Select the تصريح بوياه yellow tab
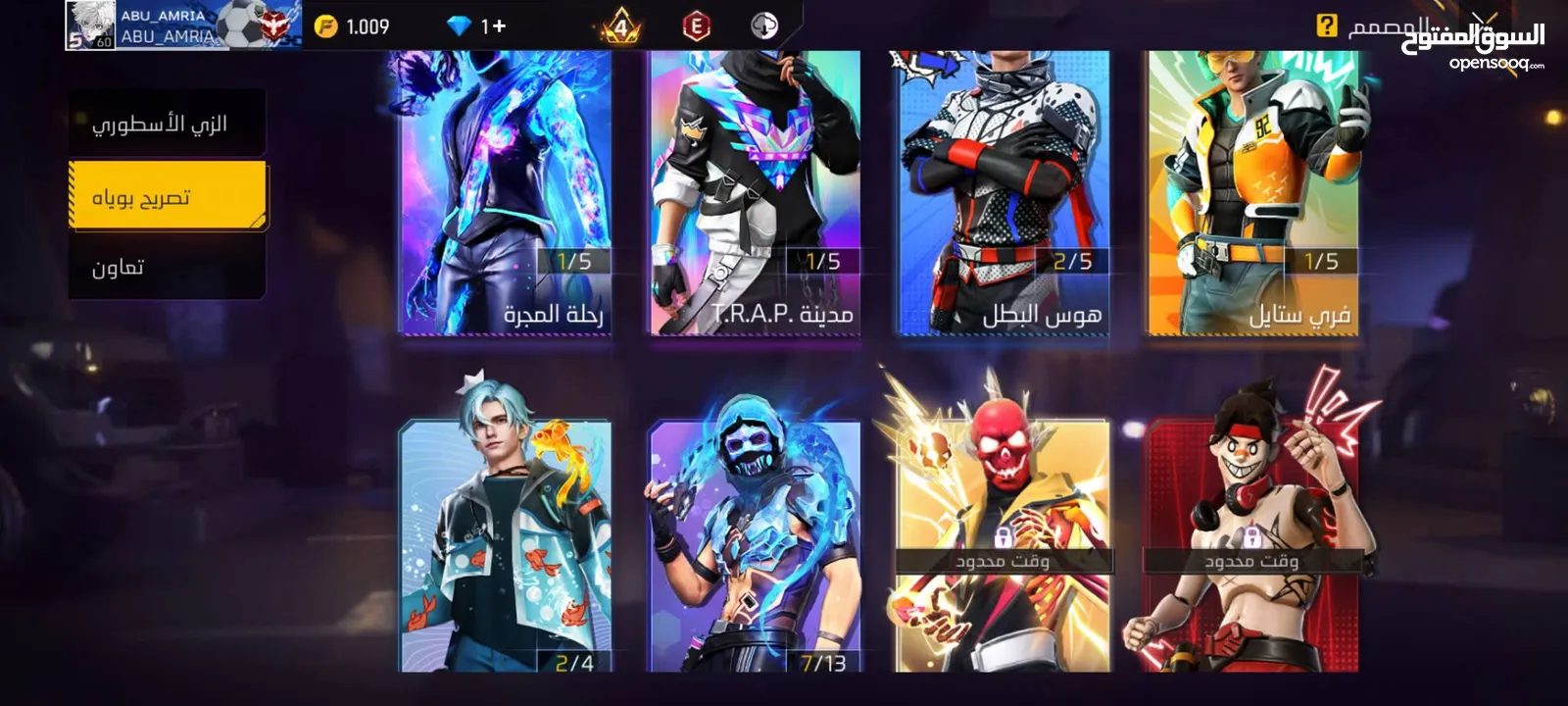The height and width of the screenshot is (706, 1568). point(167,197)
